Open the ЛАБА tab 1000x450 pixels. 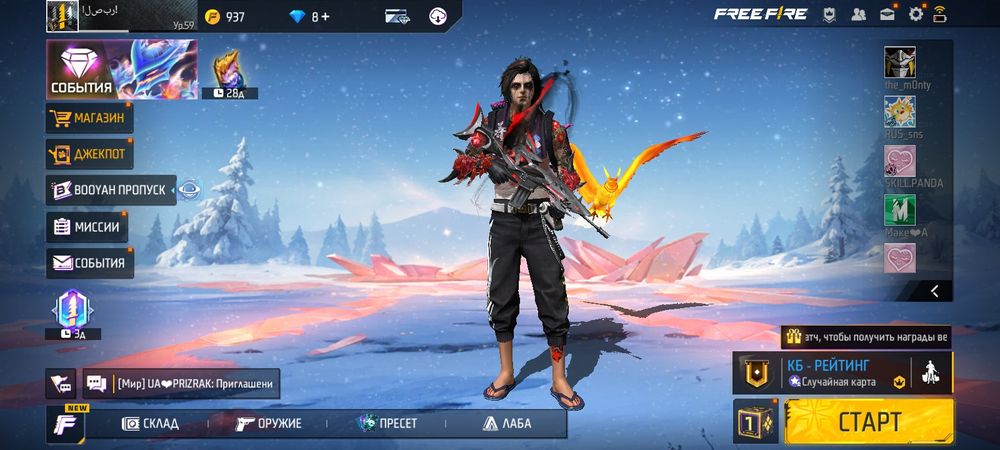(507, 423)
